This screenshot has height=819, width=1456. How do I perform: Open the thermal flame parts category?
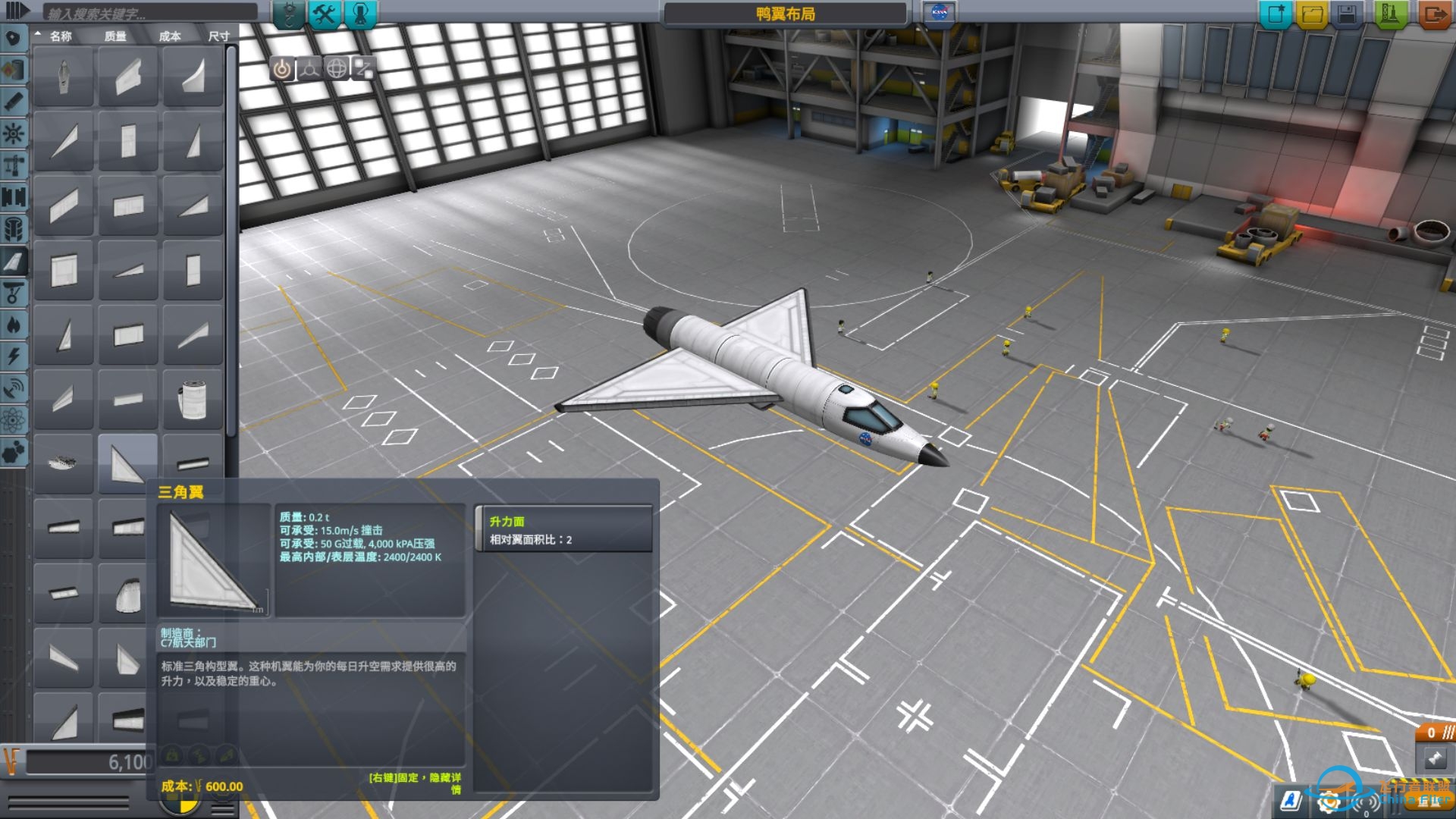tap(14, 325)
